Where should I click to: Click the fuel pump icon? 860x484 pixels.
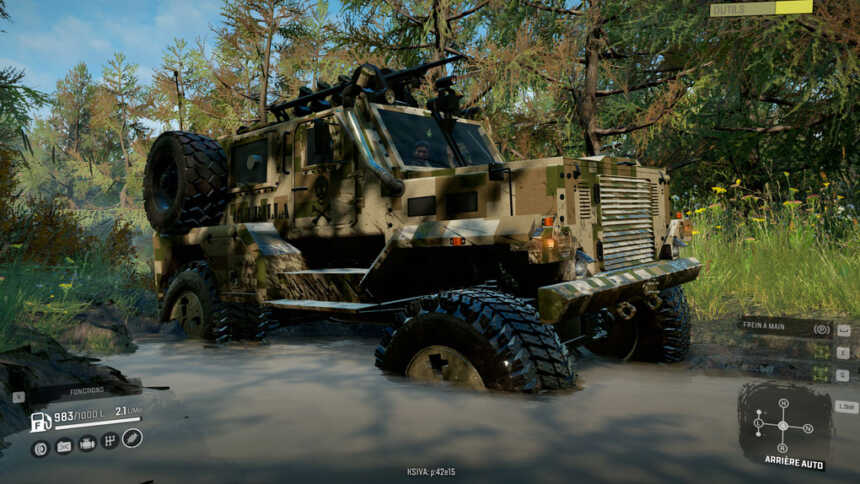40,422
